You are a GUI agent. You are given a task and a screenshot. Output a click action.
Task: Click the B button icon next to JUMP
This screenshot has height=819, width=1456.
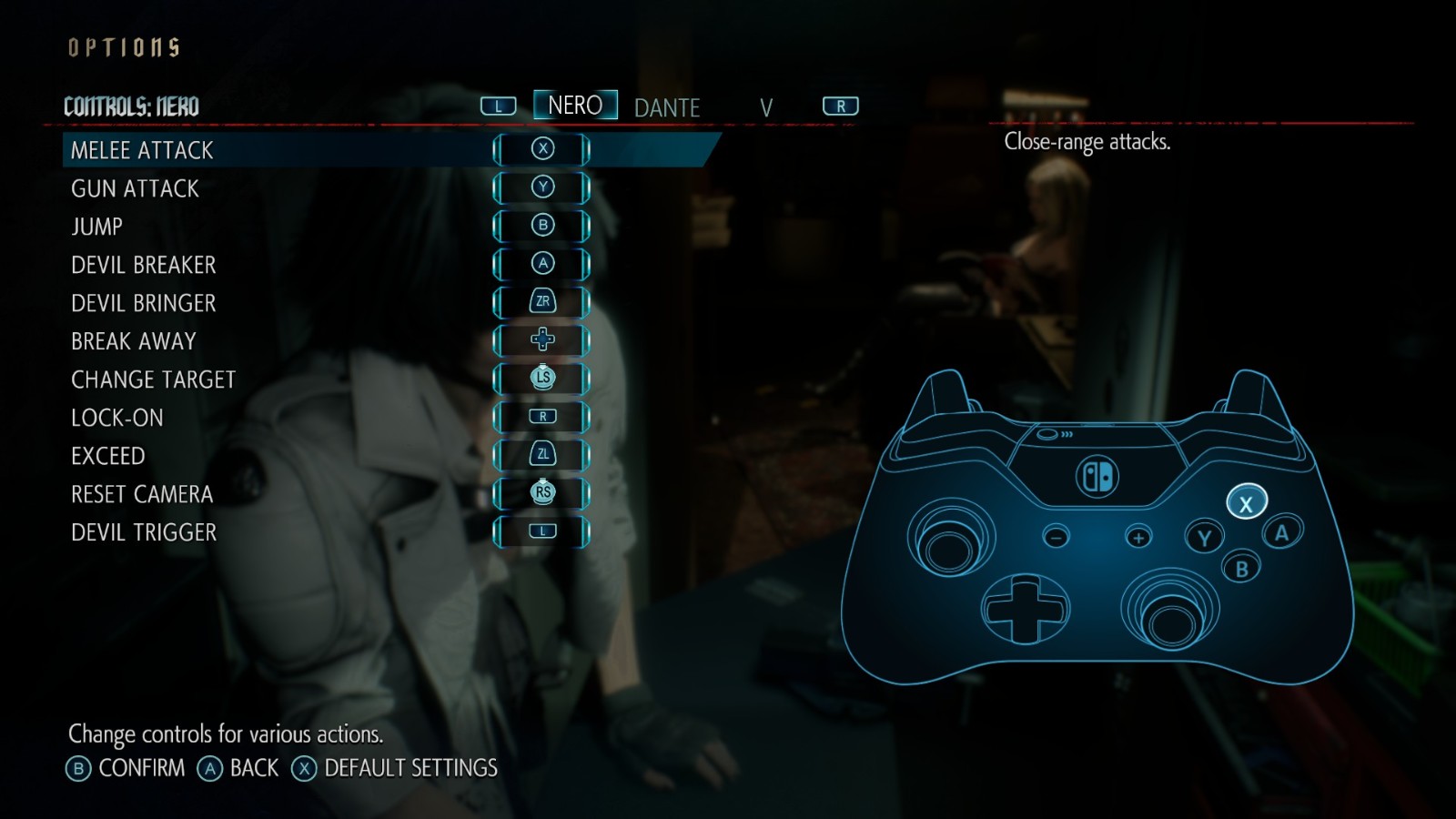[x=542, y=226]
